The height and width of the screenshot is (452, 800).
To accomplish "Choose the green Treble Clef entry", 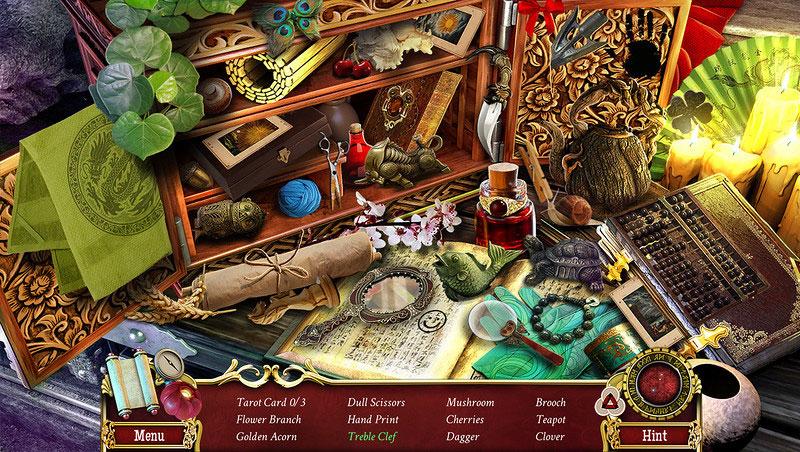I will [x=374, y=436].
